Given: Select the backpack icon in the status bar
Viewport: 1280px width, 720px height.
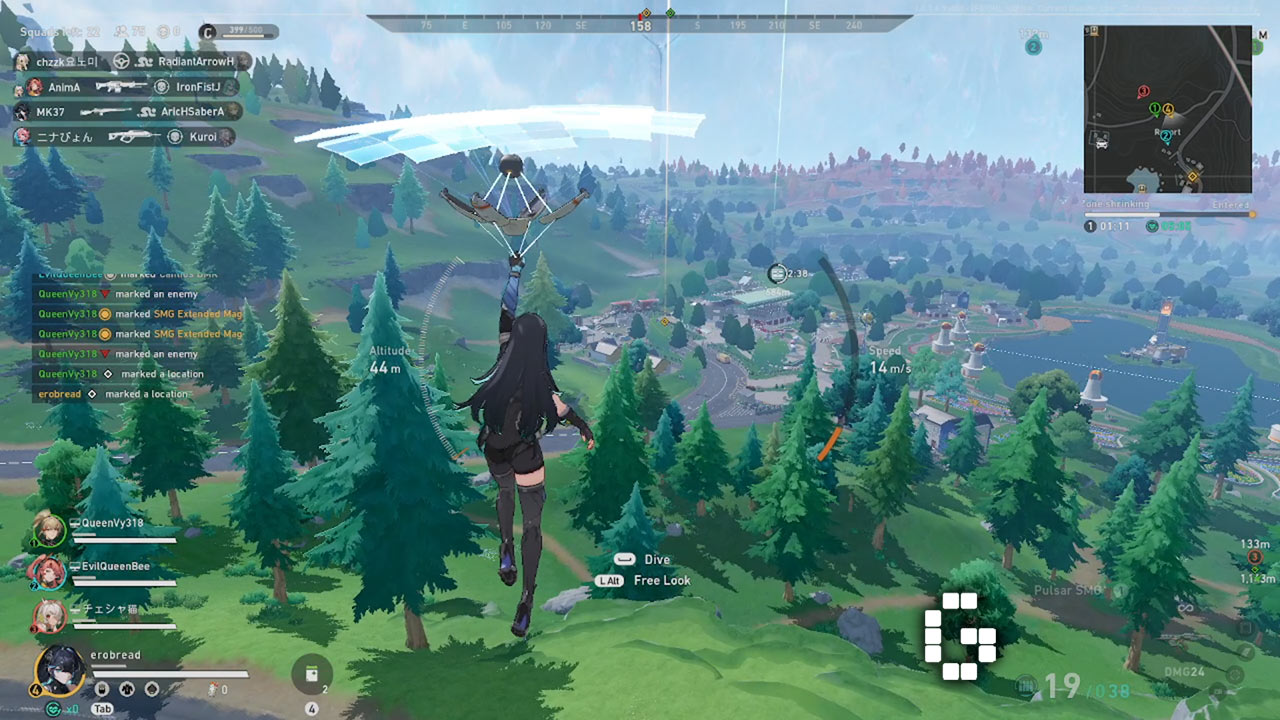Looking at the screenshot, I should coord(102,688).
